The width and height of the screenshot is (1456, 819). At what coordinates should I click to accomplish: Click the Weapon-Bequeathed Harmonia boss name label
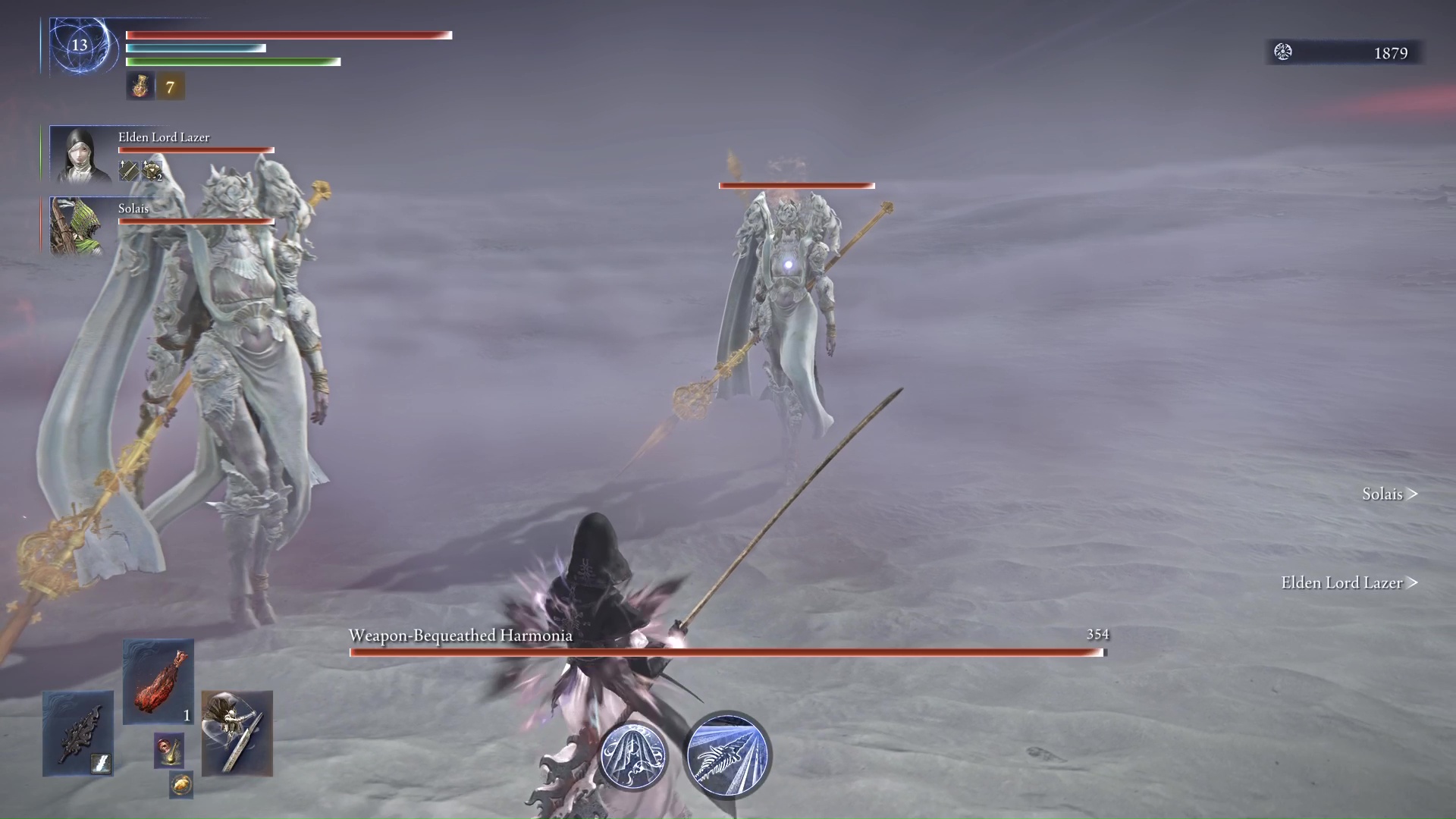click(459, 635)
